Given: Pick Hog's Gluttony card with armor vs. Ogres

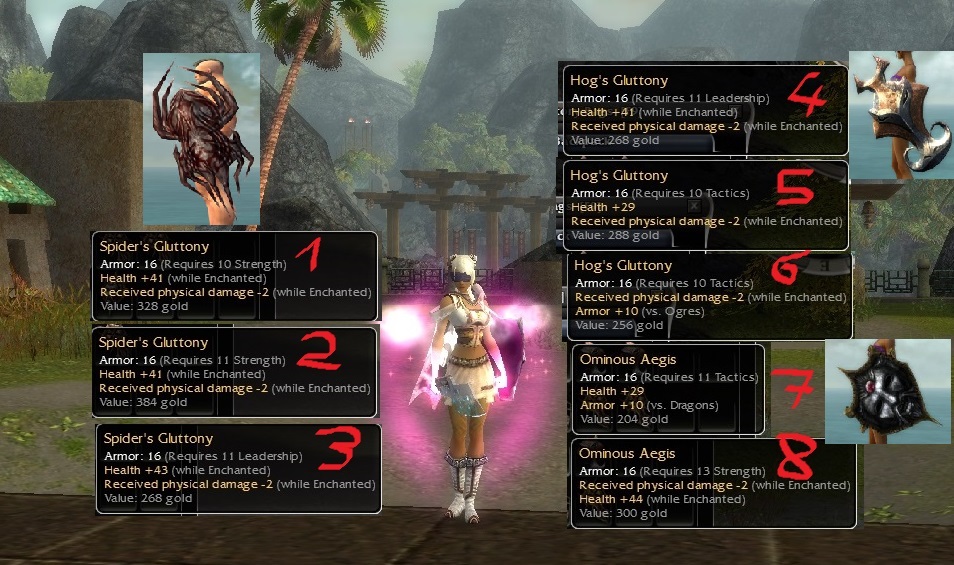Looking at the screenshot, I should tap(710, 295).
